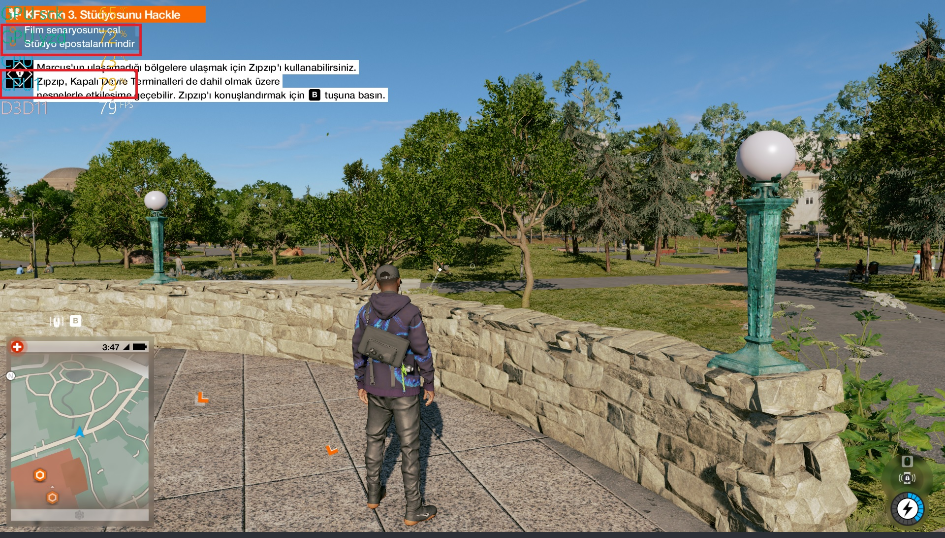The height and width of the screenshot is (538, 945).
Task: Activate the lightning bolt battery icon
Action: (x=907, y=508)
